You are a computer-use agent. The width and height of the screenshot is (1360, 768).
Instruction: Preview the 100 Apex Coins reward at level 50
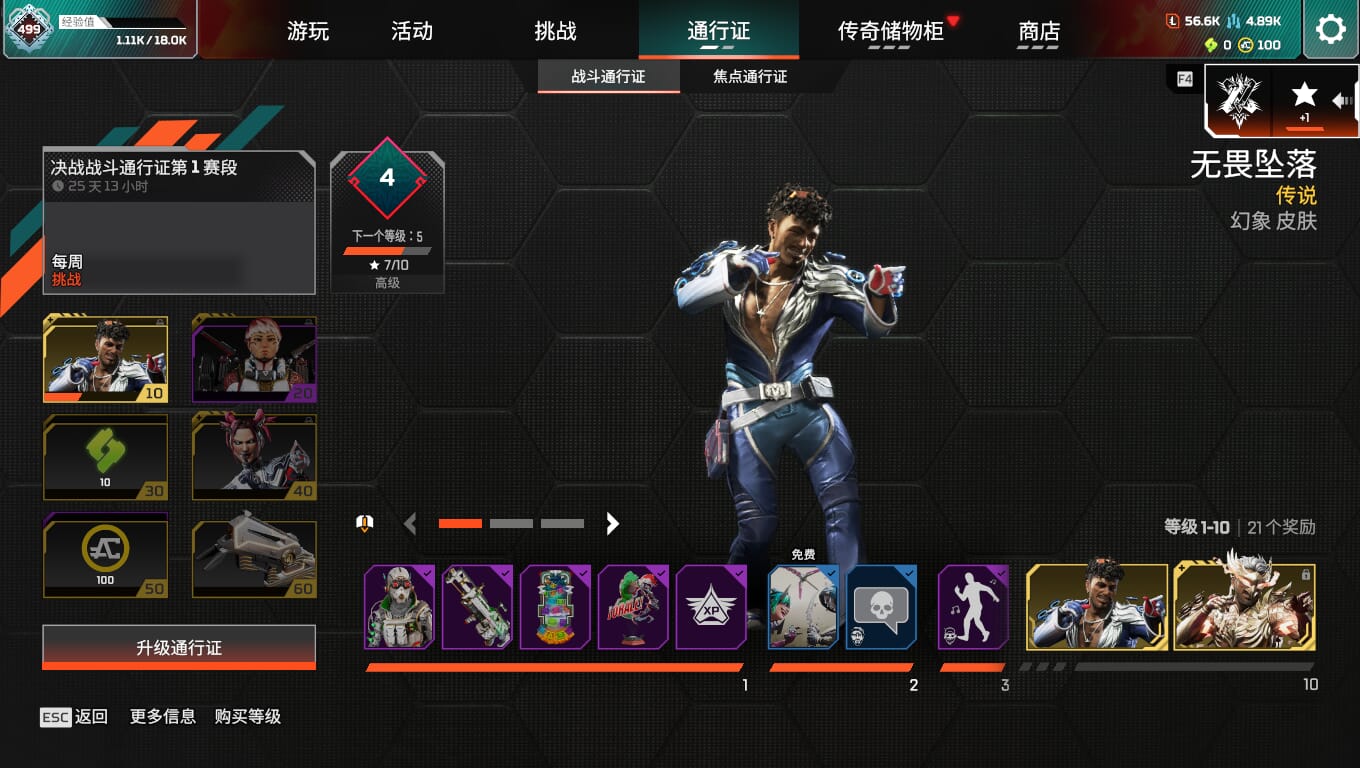105,556
